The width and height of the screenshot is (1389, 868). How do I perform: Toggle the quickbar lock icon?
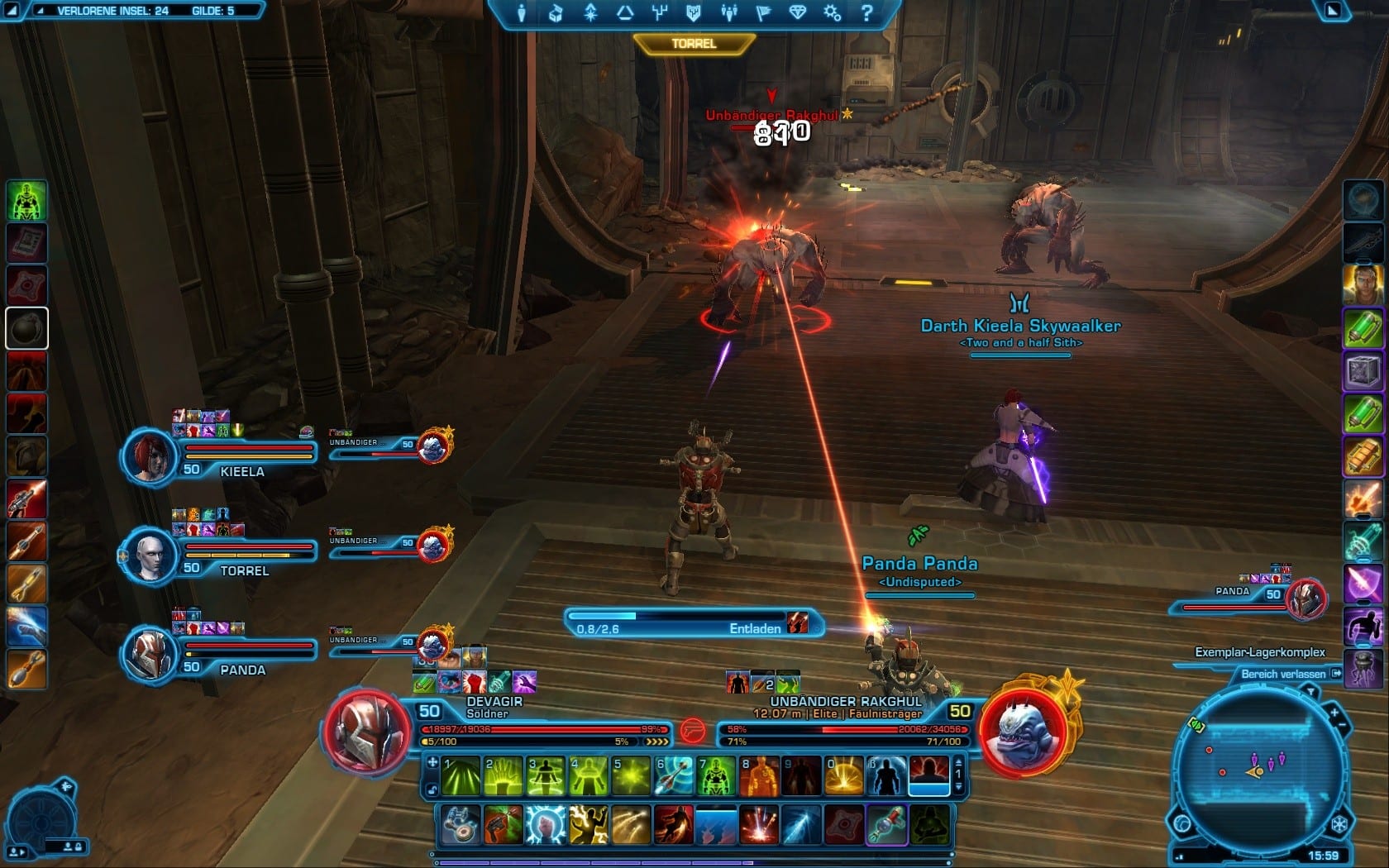coord(433,790)
